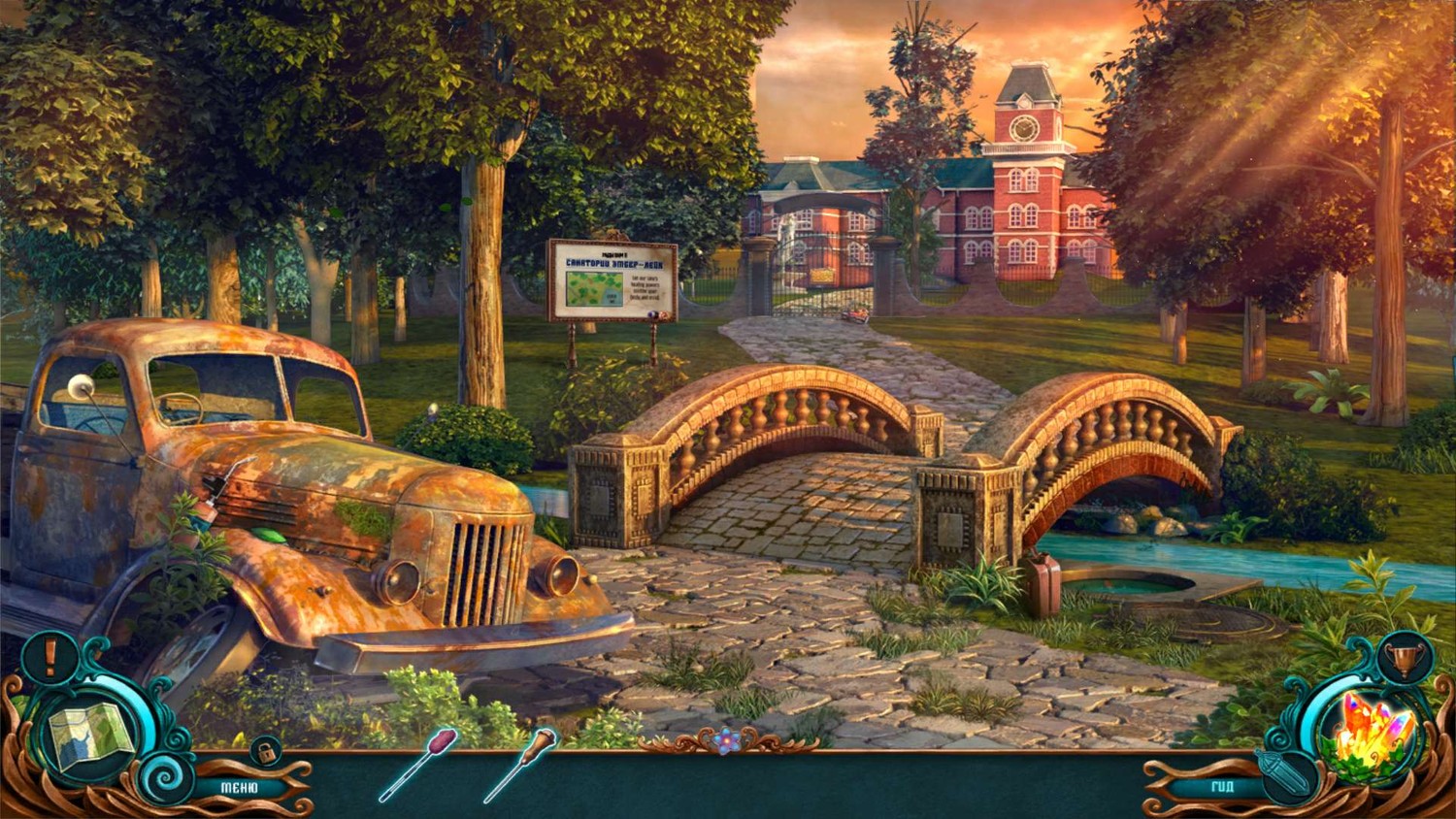Image resolution: width=1456 pixels, height=819 pixels.
Task: Select the wooden-handled brush in inventory
Action: coord(521,764)
